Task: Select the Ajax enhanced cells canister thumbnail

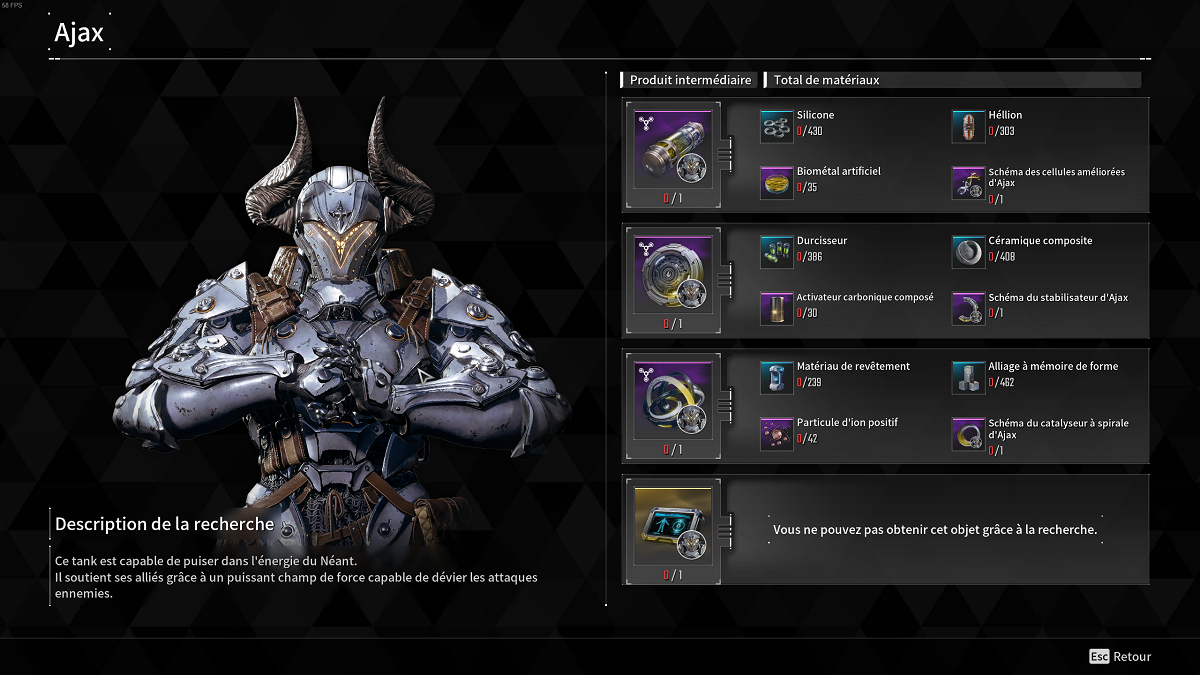Action: coord(673,147)
